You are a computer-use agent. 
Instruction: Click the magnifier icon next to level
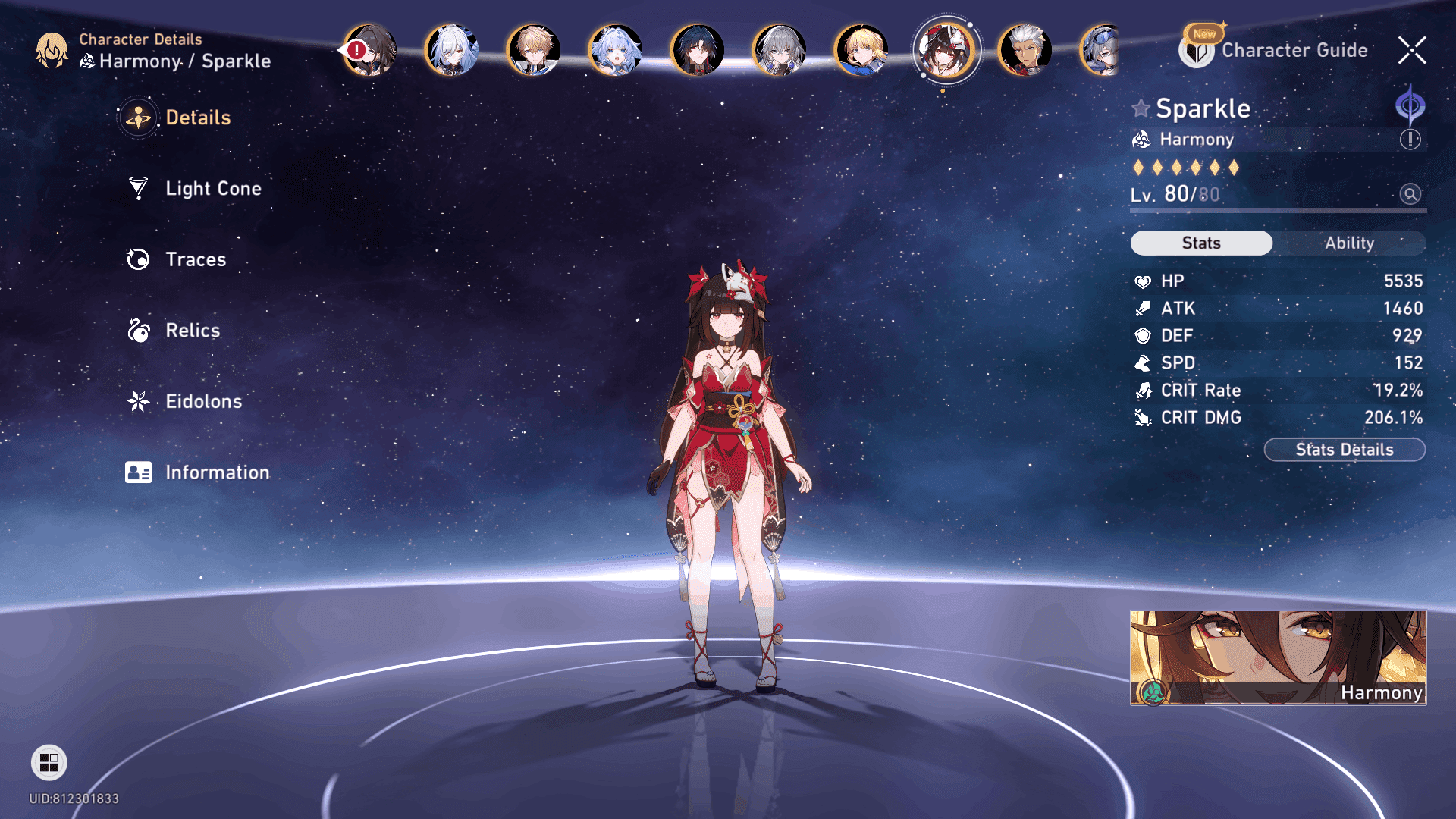pyautogui.click(x=1410, y=194)
